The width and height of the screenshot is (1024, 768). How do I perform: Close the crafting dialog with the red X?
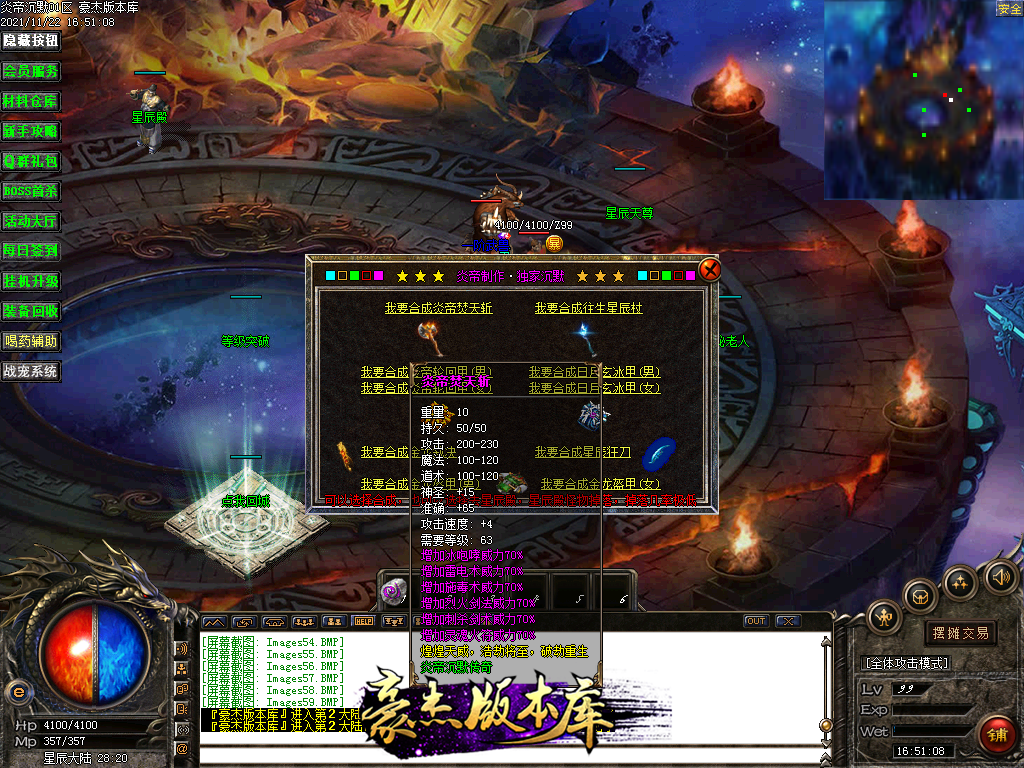pyautogui.click(x=709, y=270)
